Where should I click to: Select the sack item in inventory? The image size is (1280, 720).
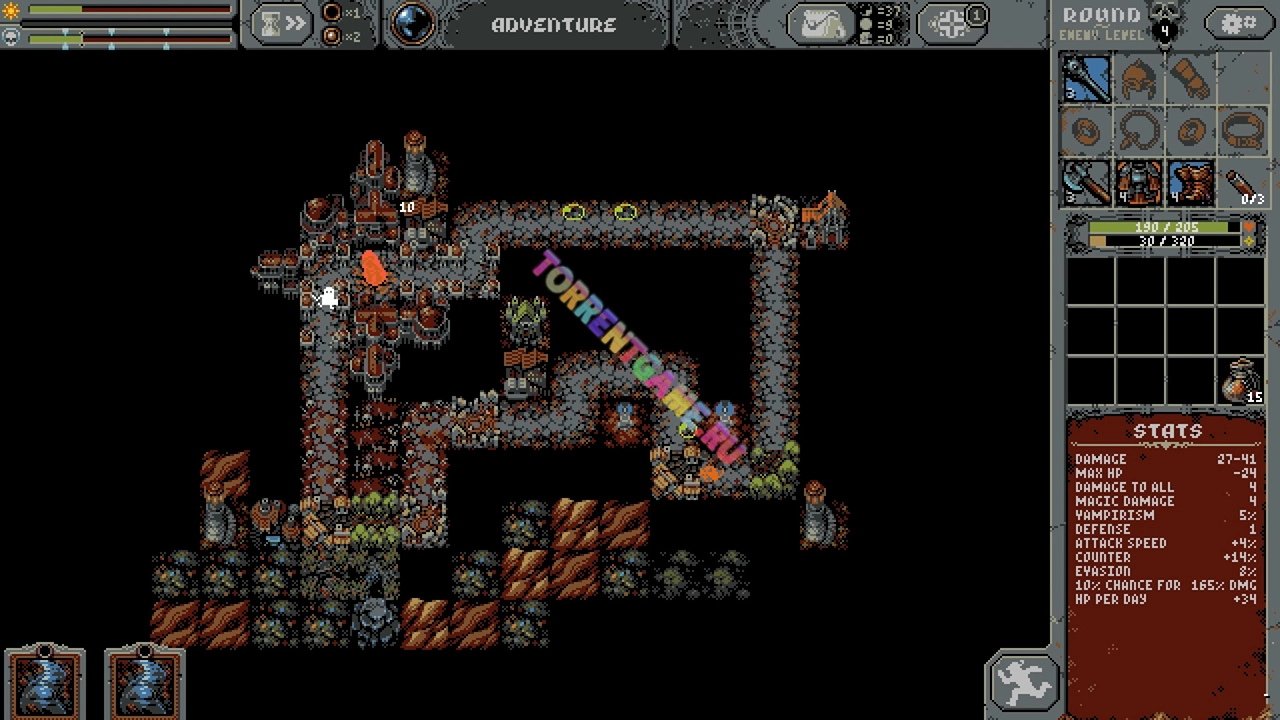(x=1243, y=382)
